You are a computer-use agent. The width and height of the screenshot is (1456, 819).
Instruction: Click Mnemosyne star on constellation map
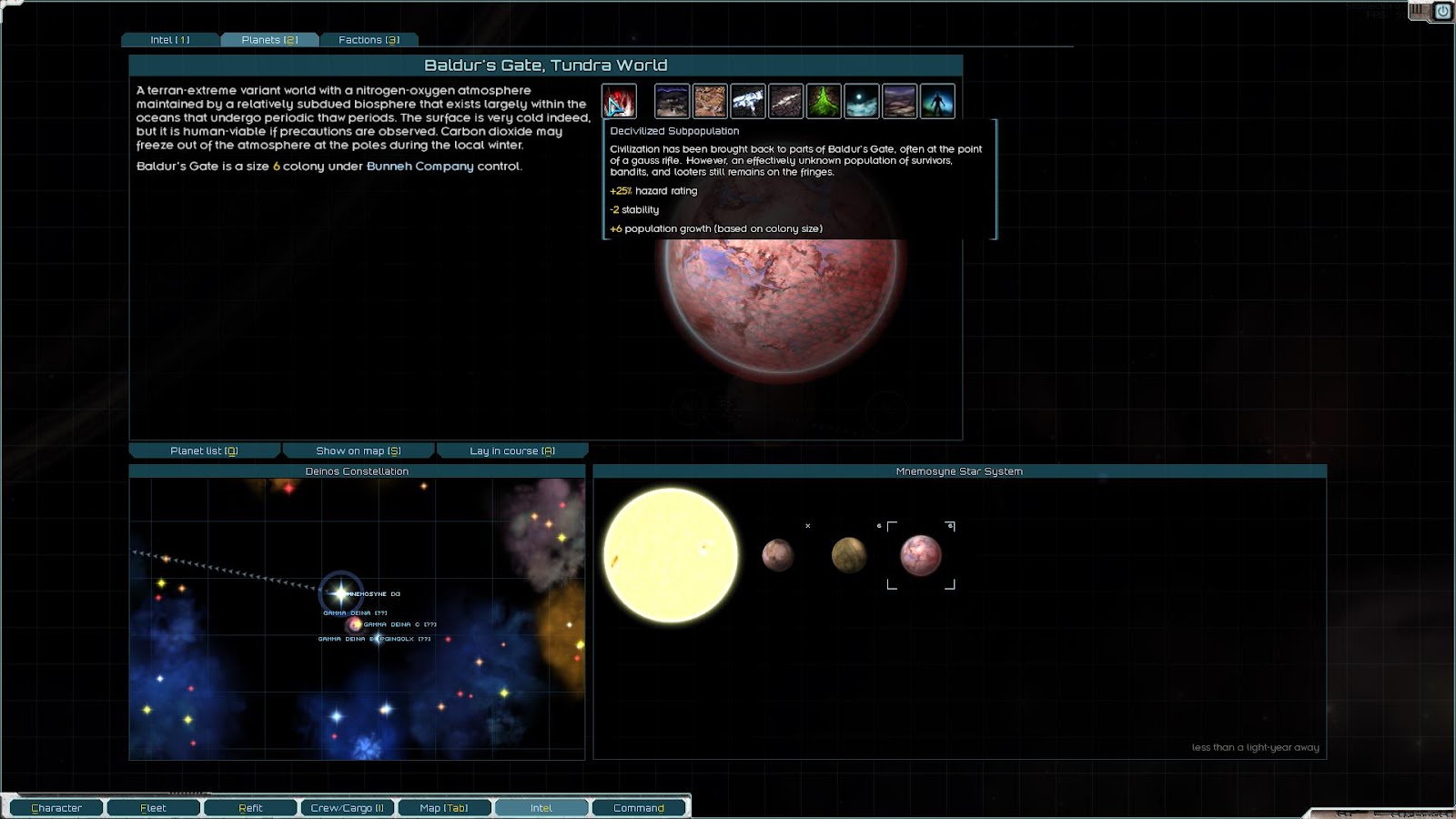click(341, 593)
